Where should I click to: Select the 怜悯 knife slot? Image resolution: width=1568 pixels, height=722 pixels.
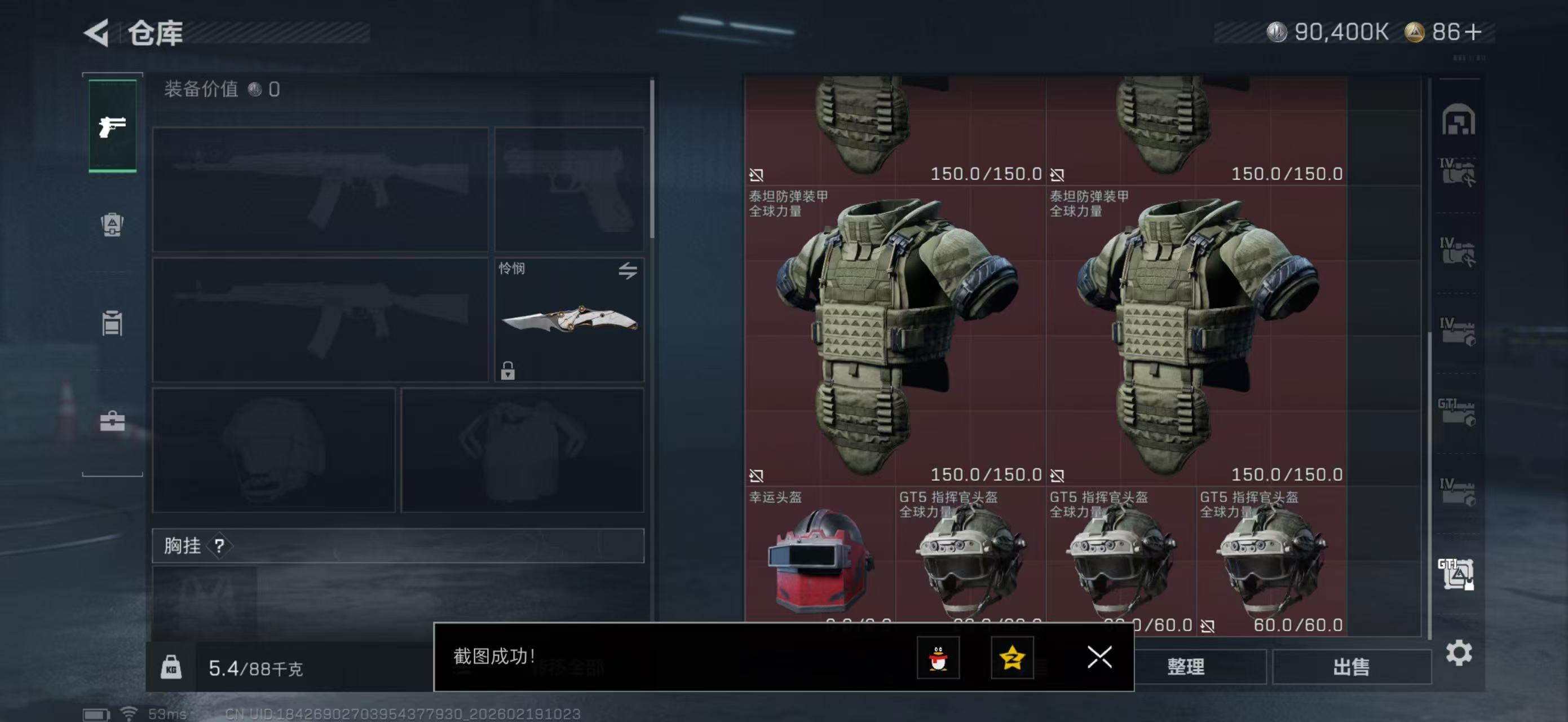[568, 320]
